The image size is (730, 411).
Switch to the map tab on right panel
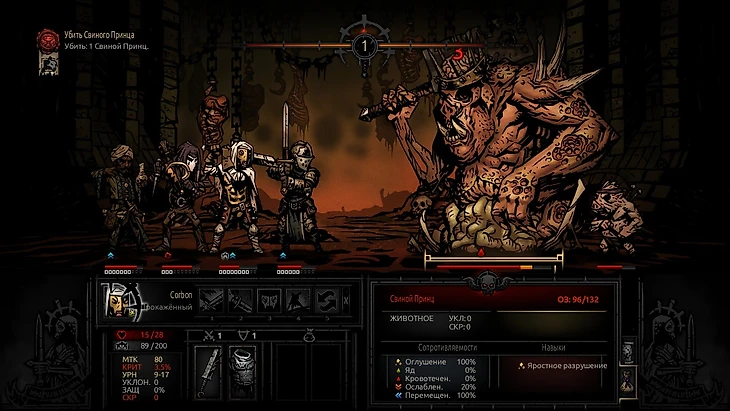pyautogui.click(x=627, y=352)
